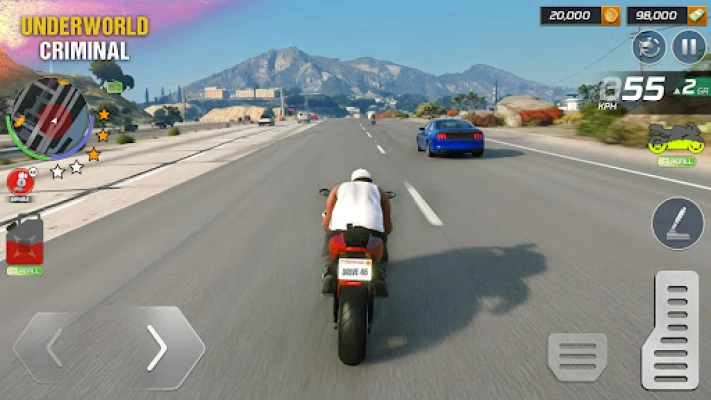Open the gold coin balance

(x=578, y=15)
